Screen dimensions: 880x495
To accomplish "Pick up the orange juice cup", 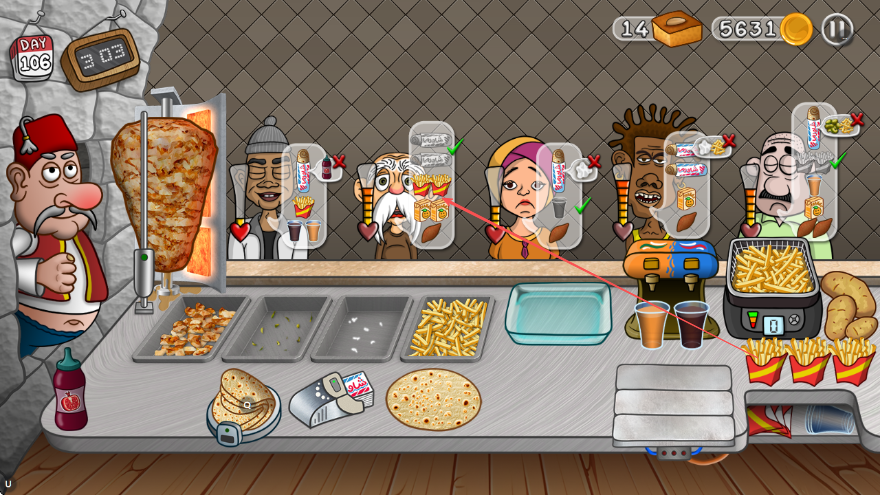I will (x=652, y=324).
